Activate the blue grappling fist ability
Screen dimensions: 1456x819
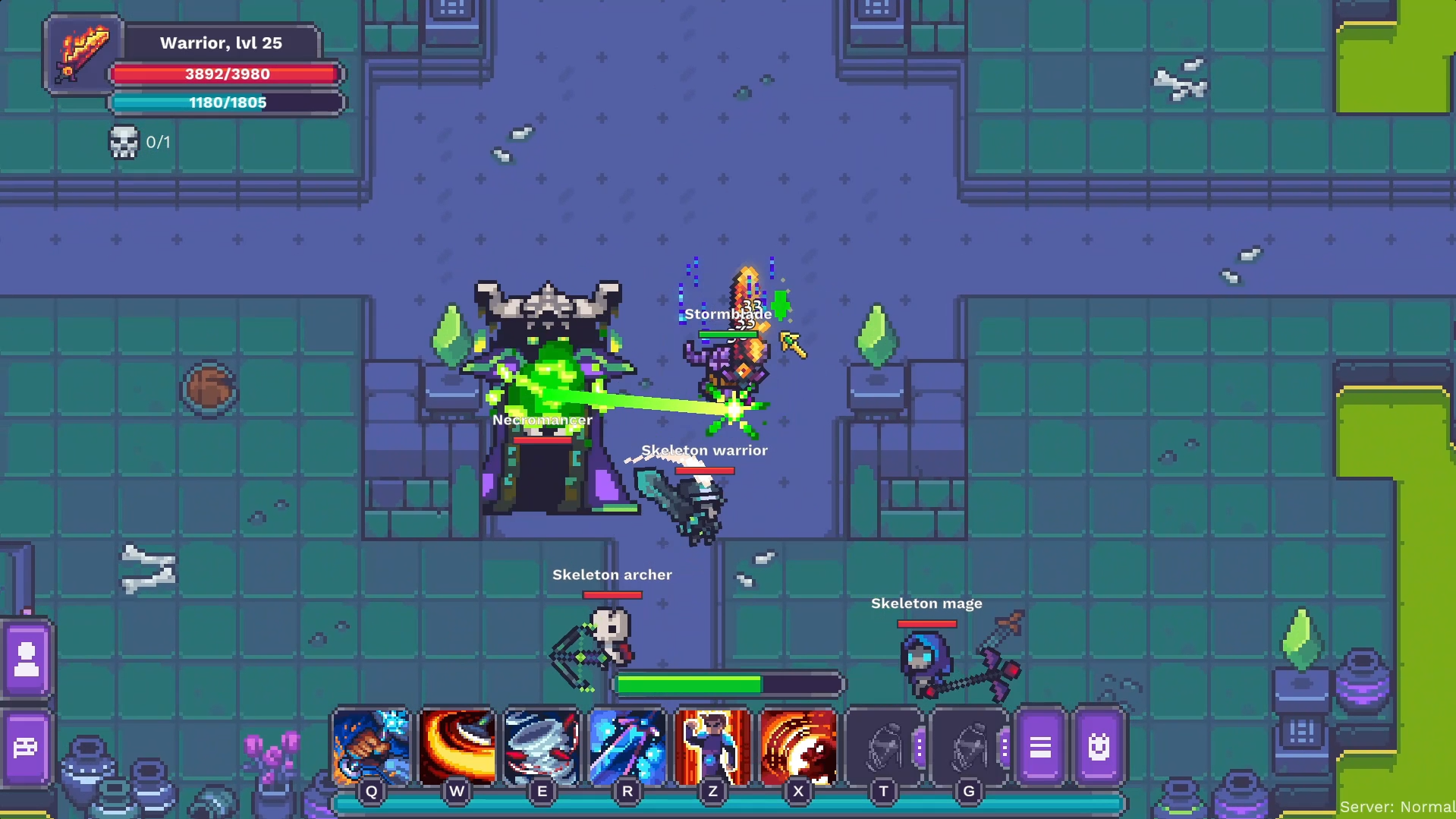pyautogui.click(x=371, y=747)
